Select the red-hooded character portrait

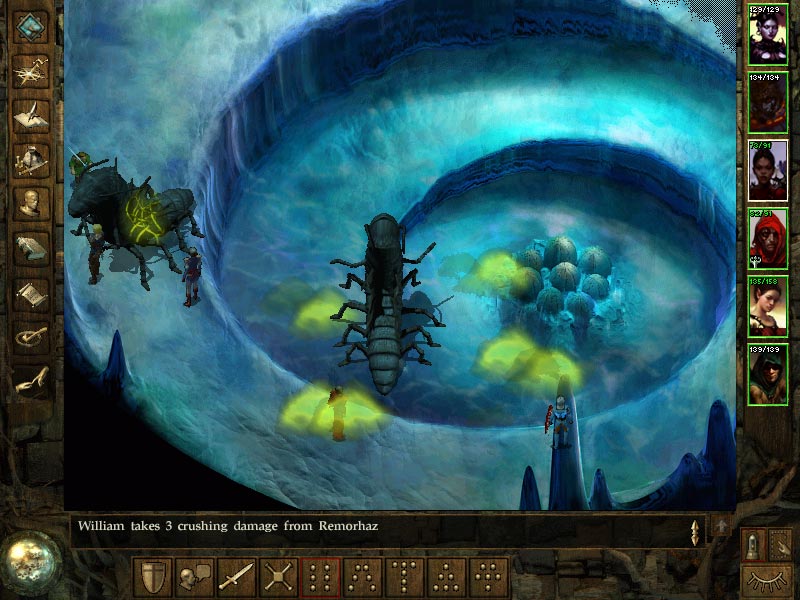click(768, 238)
